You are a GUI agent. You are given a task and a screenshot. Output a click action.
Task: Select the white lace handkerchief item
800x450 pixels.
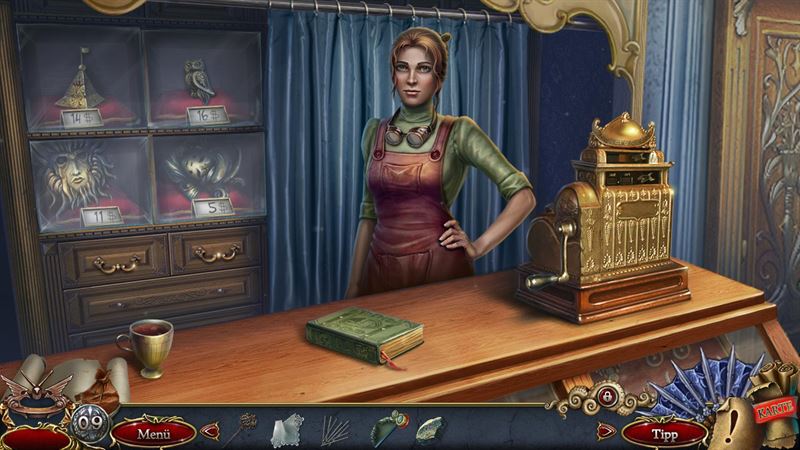[x=286, y=430]
